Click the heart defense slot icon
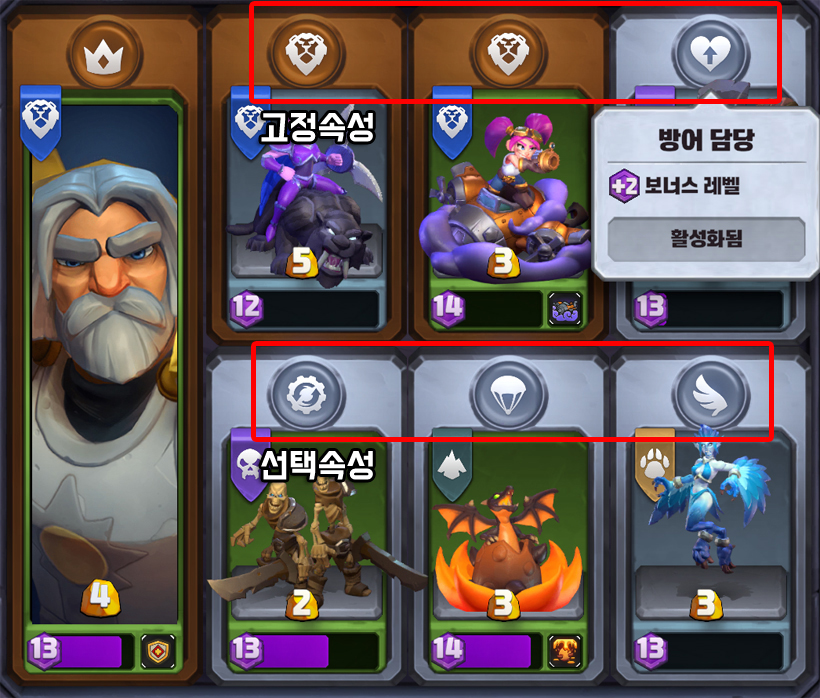The image size is (820, 698). click(708, 54)
